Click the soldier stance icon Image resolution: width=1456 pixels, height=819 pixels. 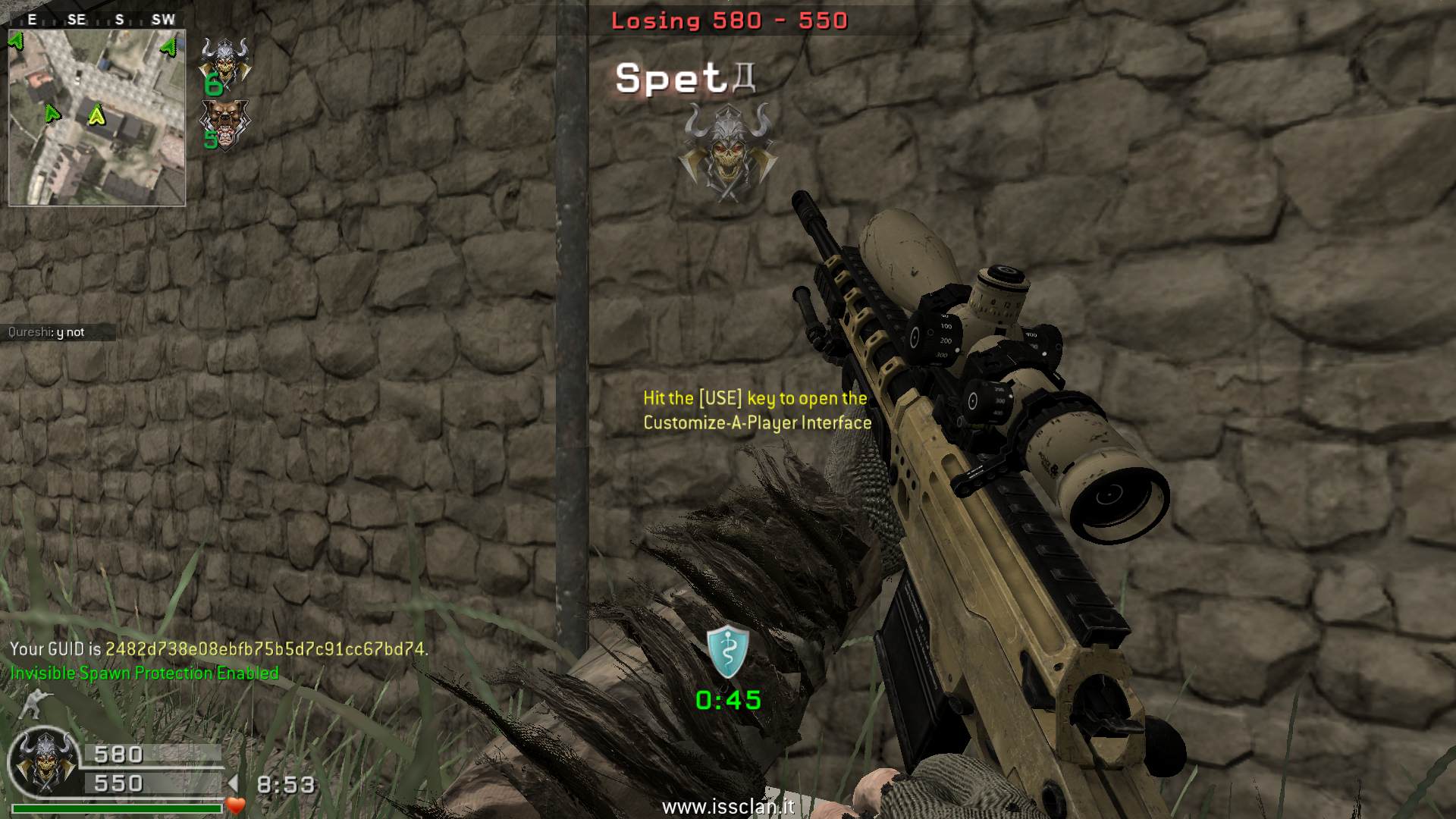[x=32, y=704]
